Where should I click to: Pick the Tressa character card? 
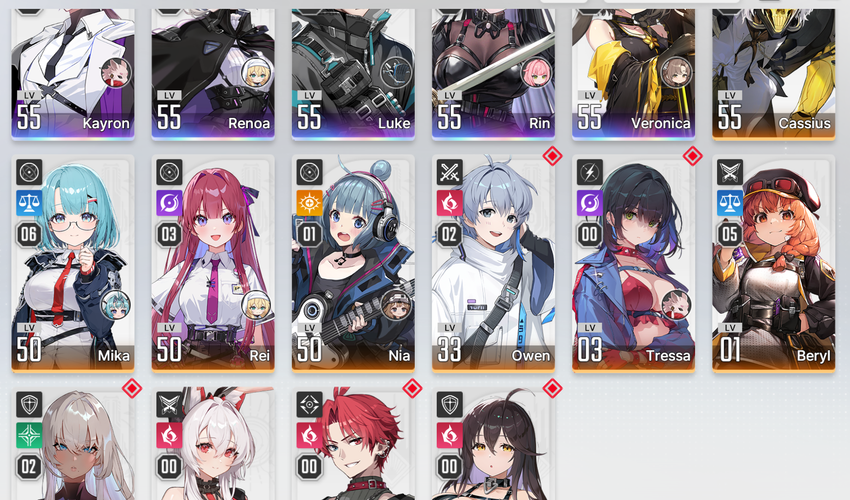click(632, 263)
